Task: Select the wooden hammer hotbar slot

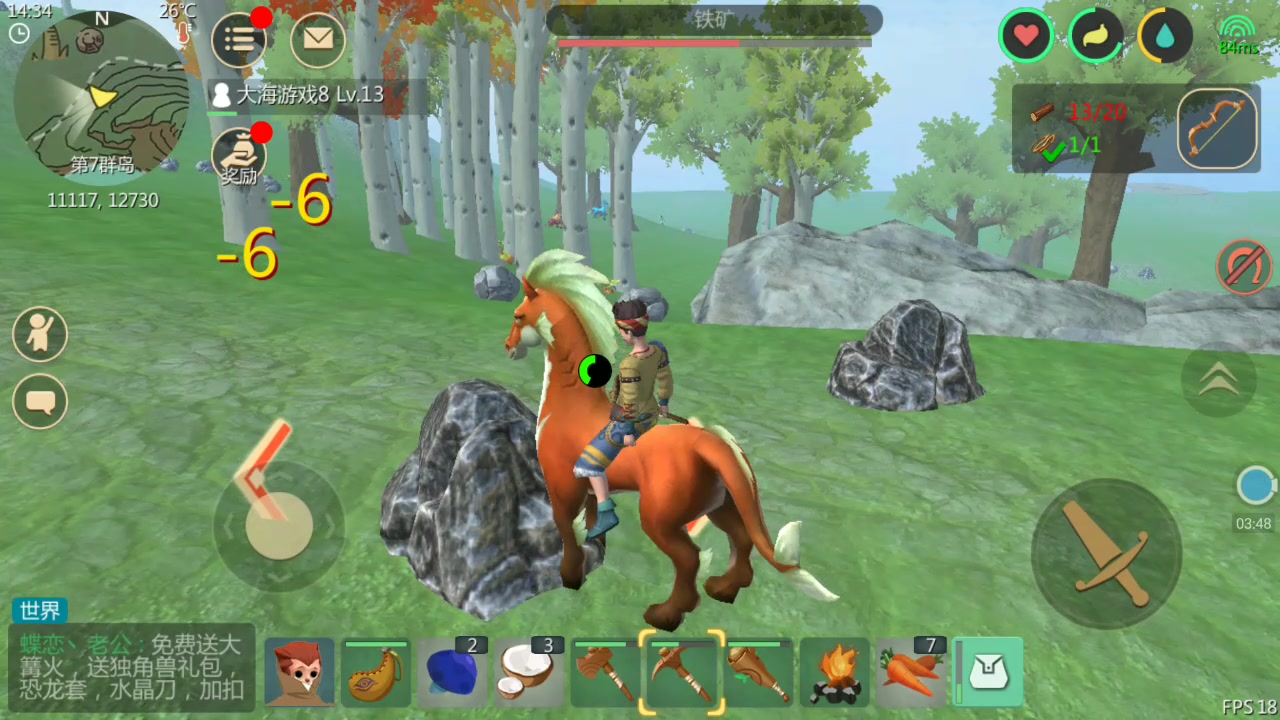Action: [605, 672]
